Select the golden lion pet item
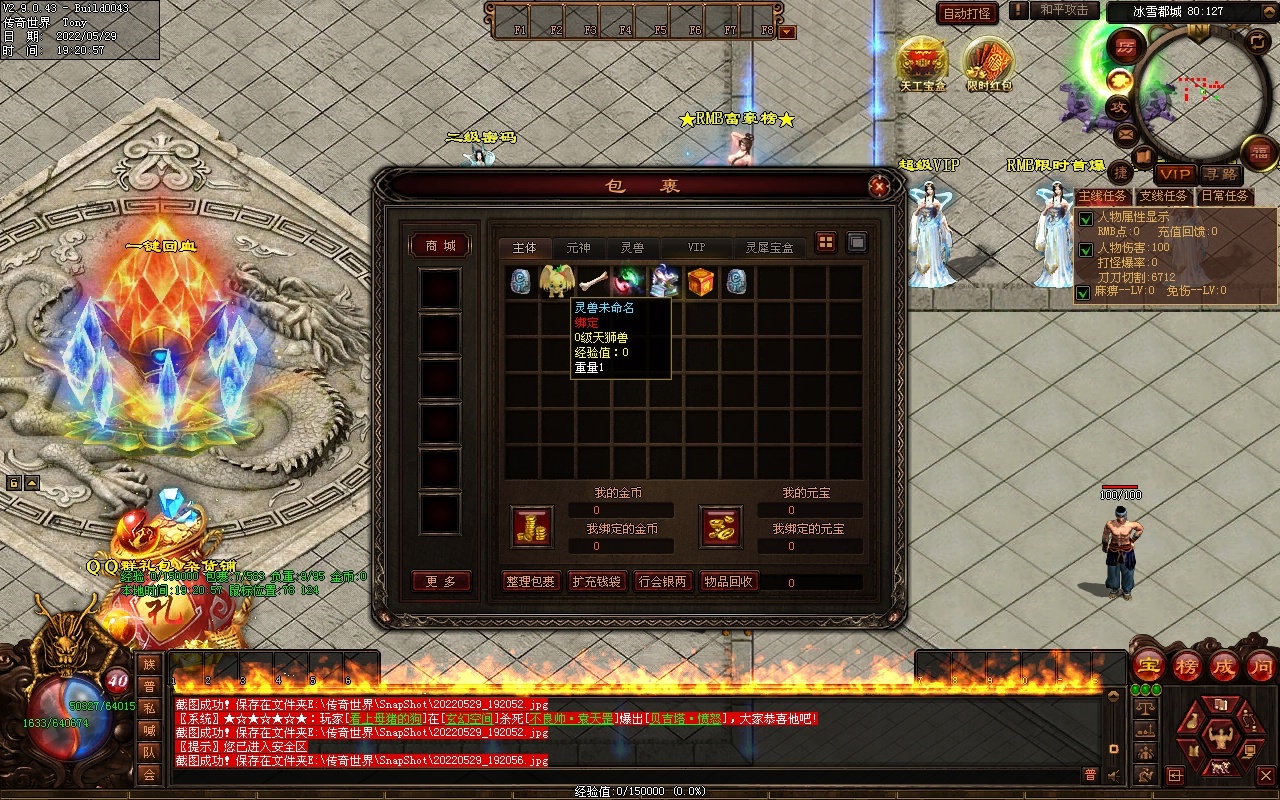 pos(557,281)
